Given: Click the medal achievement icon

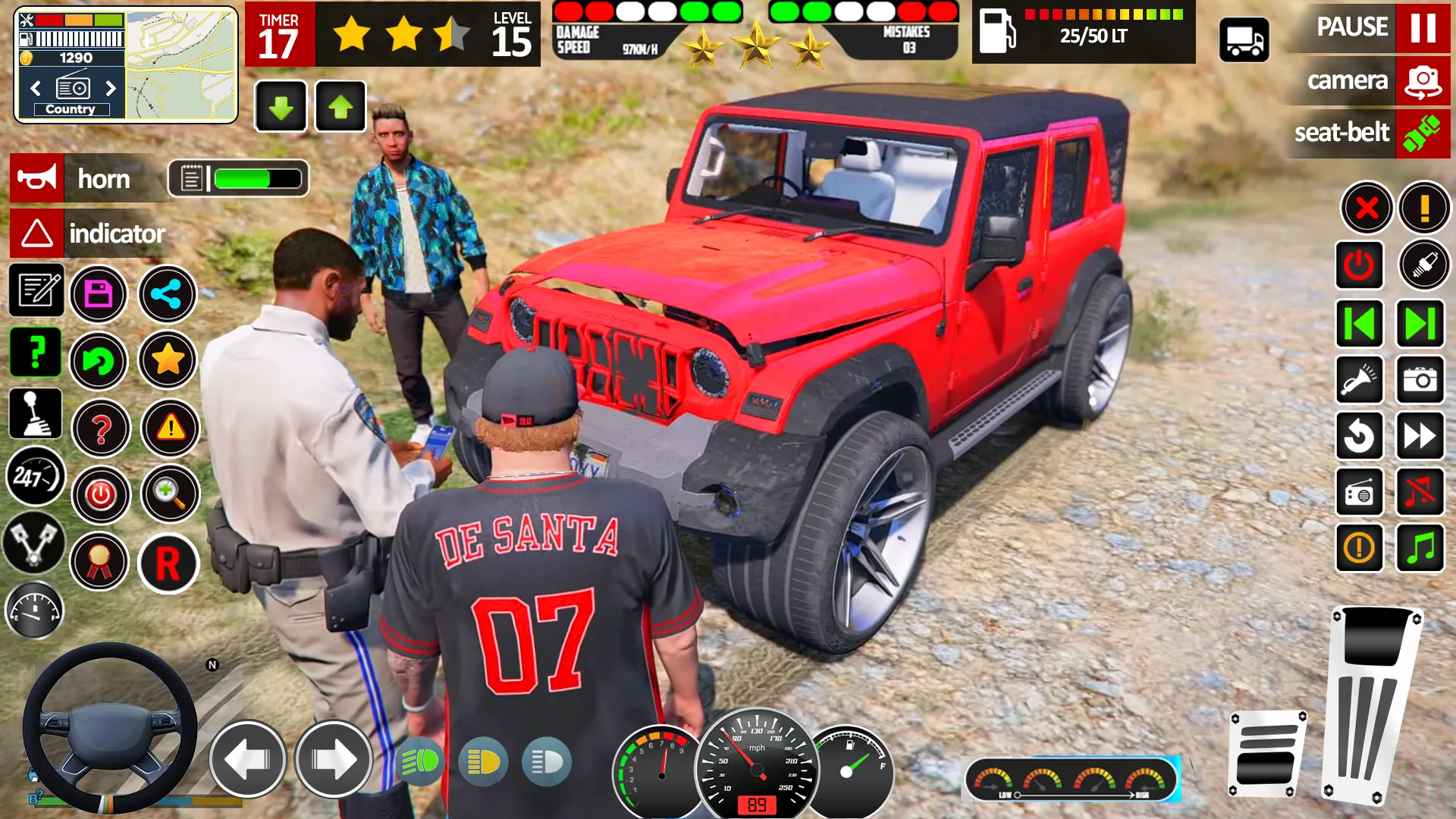Looking at the screenshot, I should pos(101,562).
